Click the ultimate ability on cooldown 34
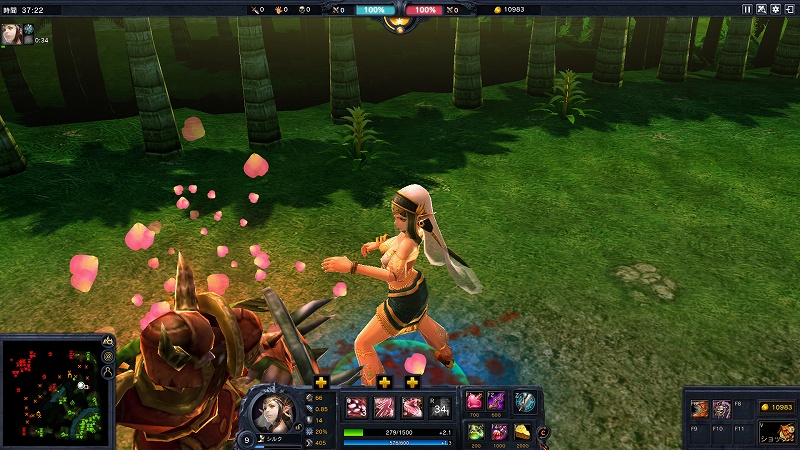Viewport: 800px width, 450px height. tap(440, 407)
